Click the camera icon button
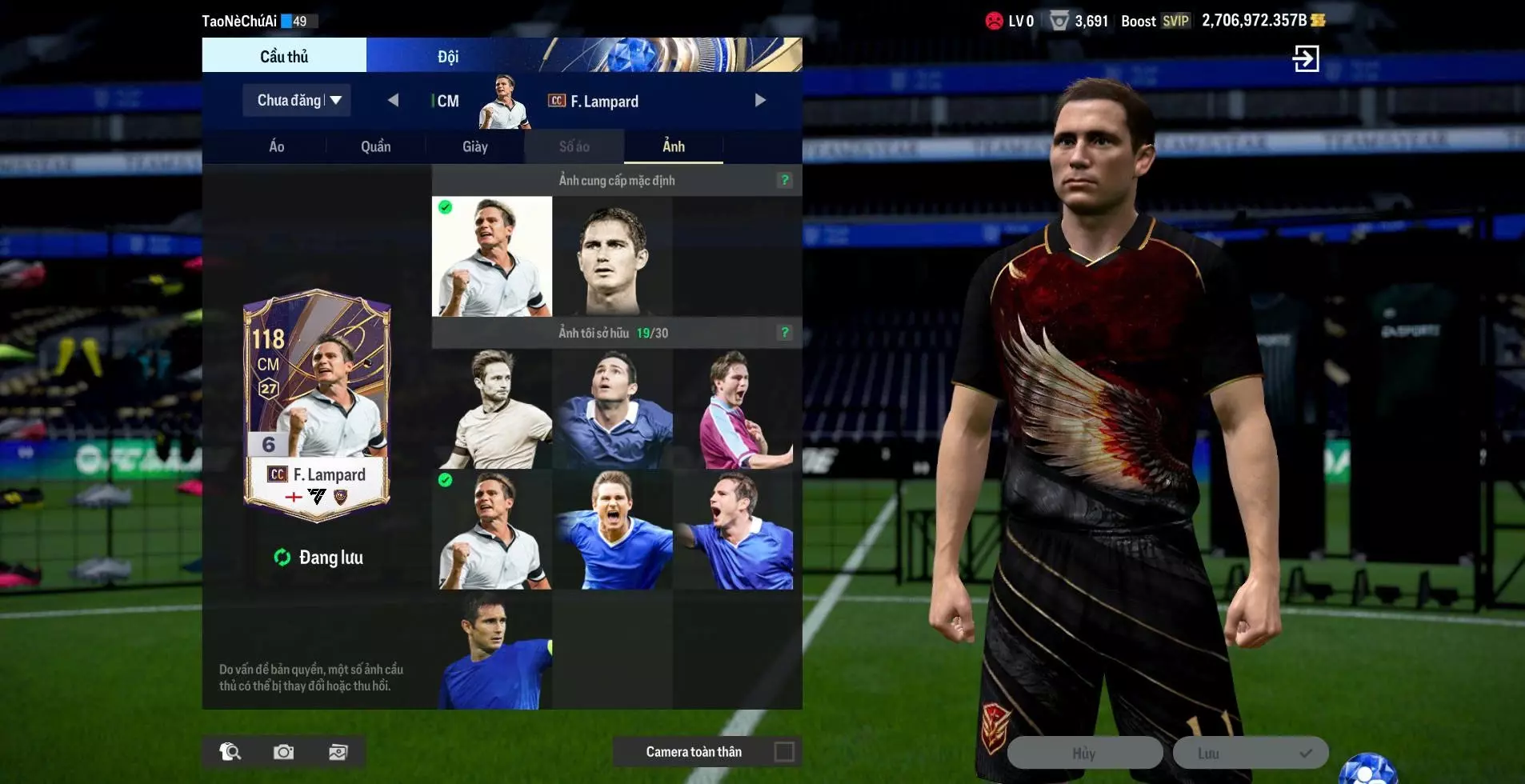This screenshot has height=784, width=1525. click(x=283, y=752)
